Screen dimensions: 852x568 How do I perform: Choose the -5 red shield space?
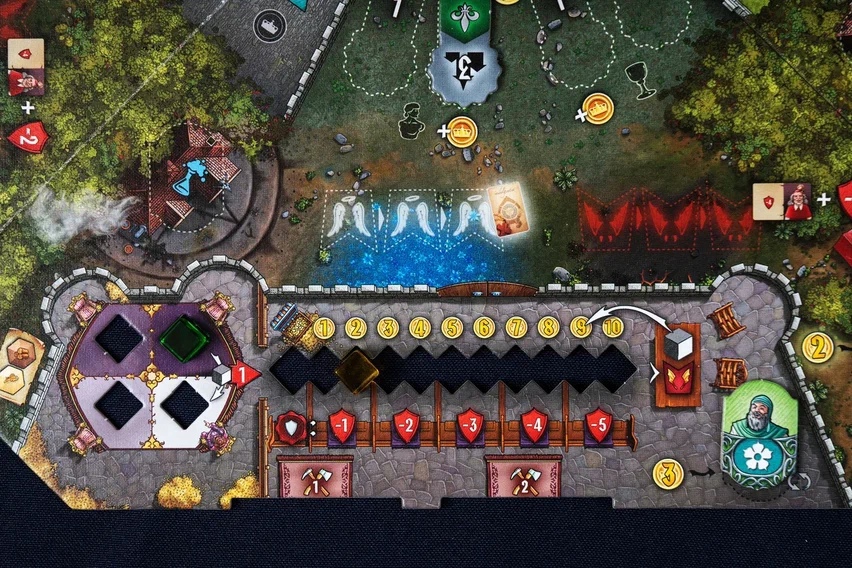click(x=598, y=424)
